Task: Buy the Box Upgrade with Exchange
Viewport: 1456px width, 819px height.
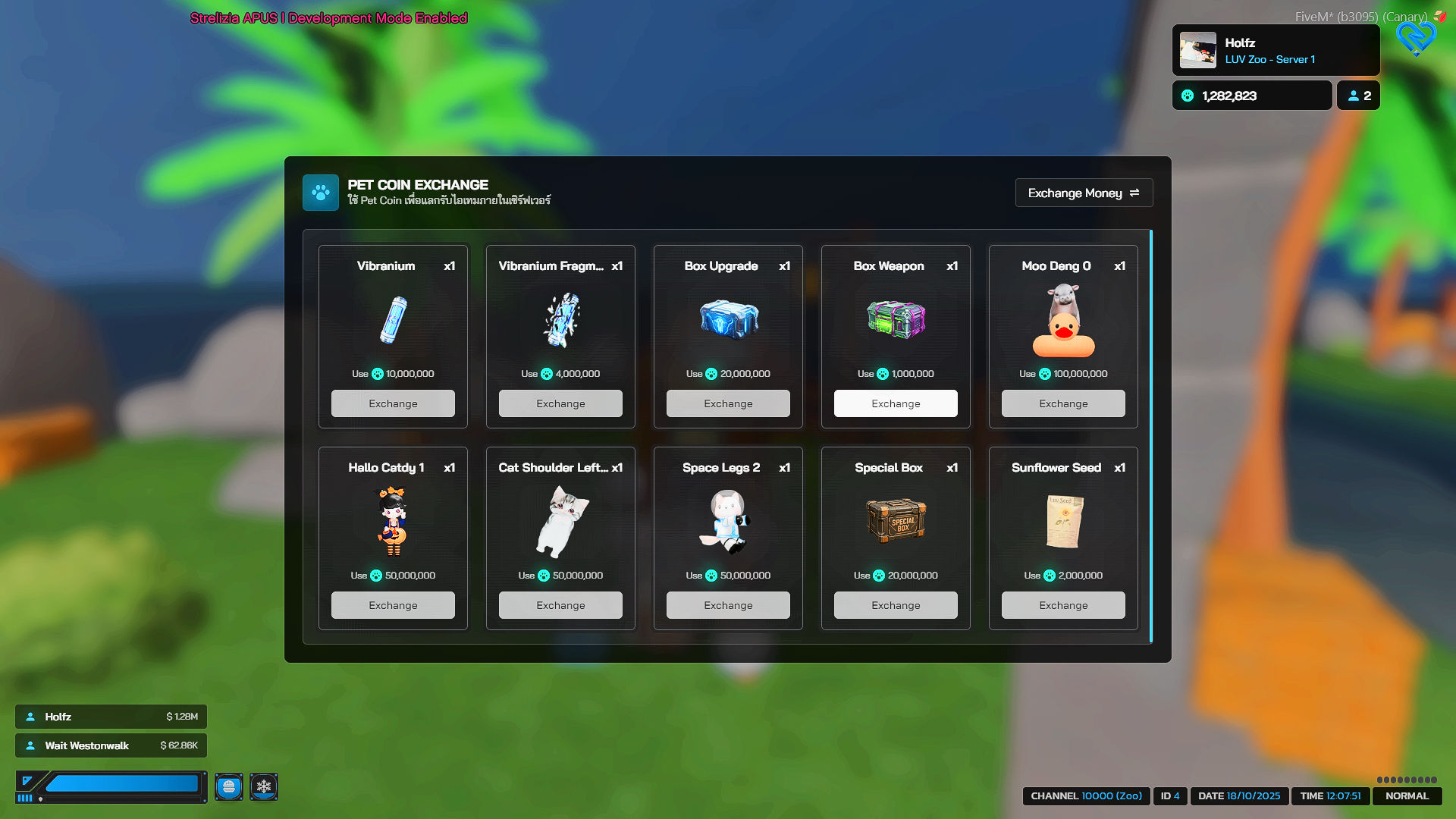Action: coord(728,403)
